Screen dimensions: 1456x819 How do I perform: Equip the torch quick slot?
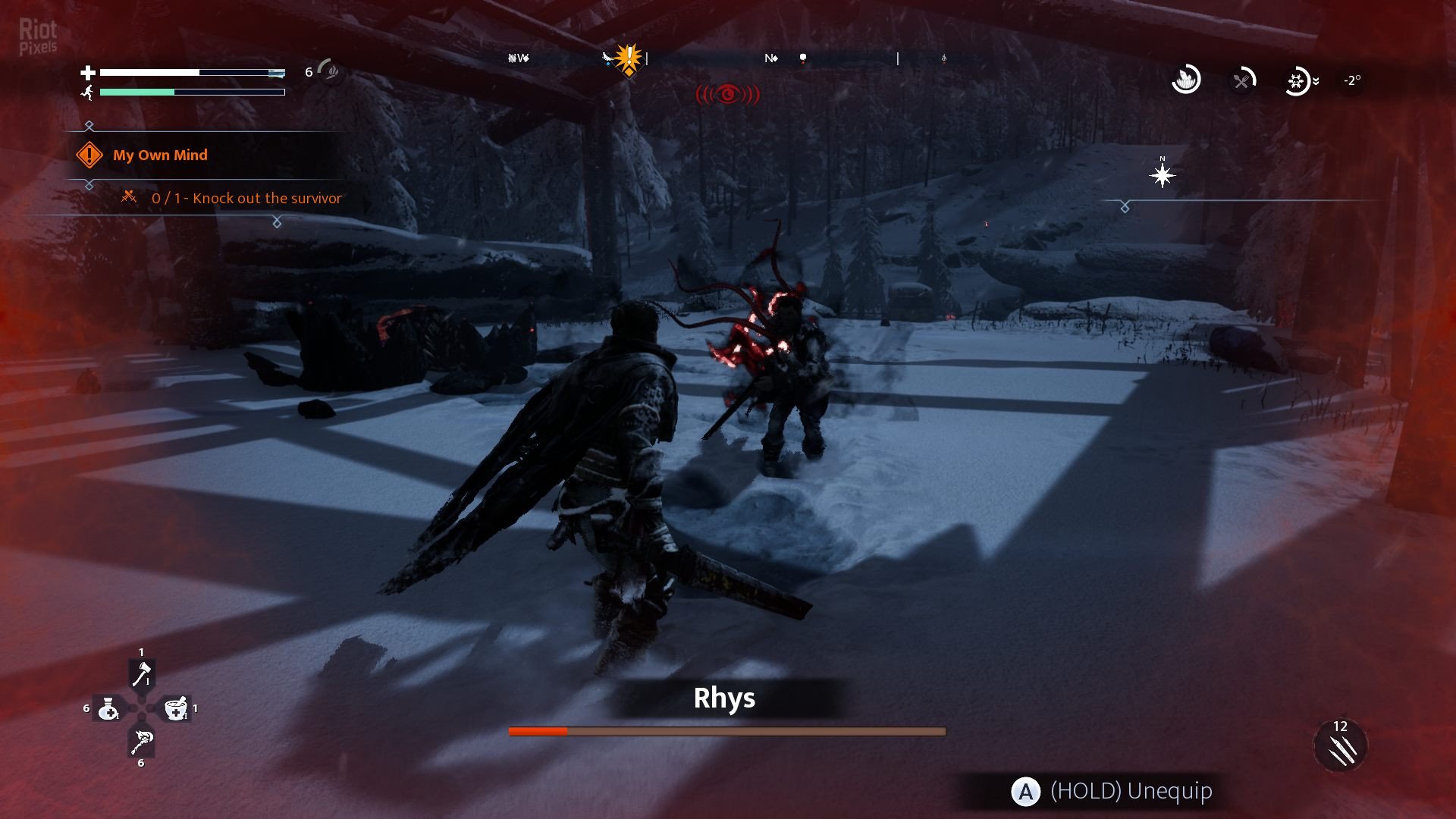coord(142,742)
